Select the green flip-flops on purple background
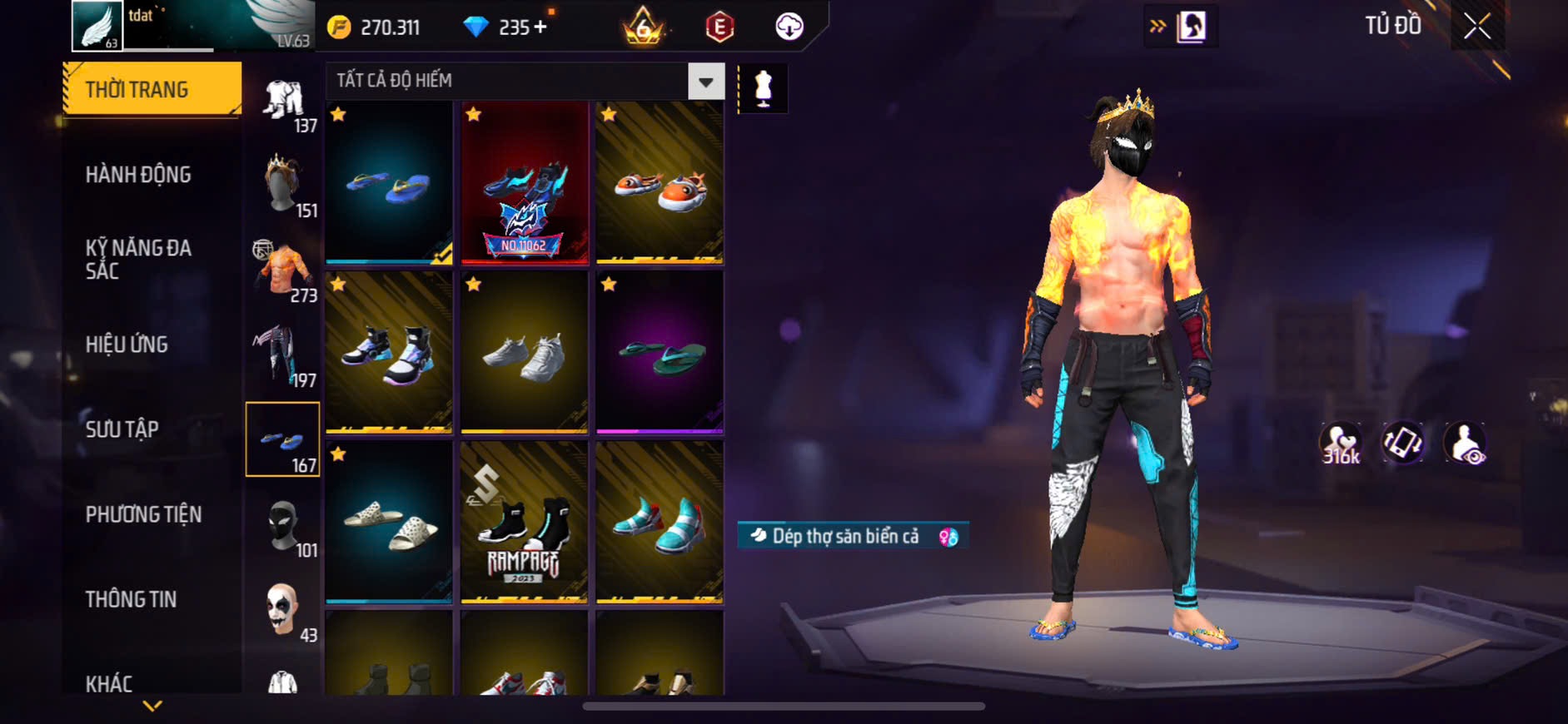Image resolution: width=1568 pixels, height=724 pixels. (x=659, y=352)
